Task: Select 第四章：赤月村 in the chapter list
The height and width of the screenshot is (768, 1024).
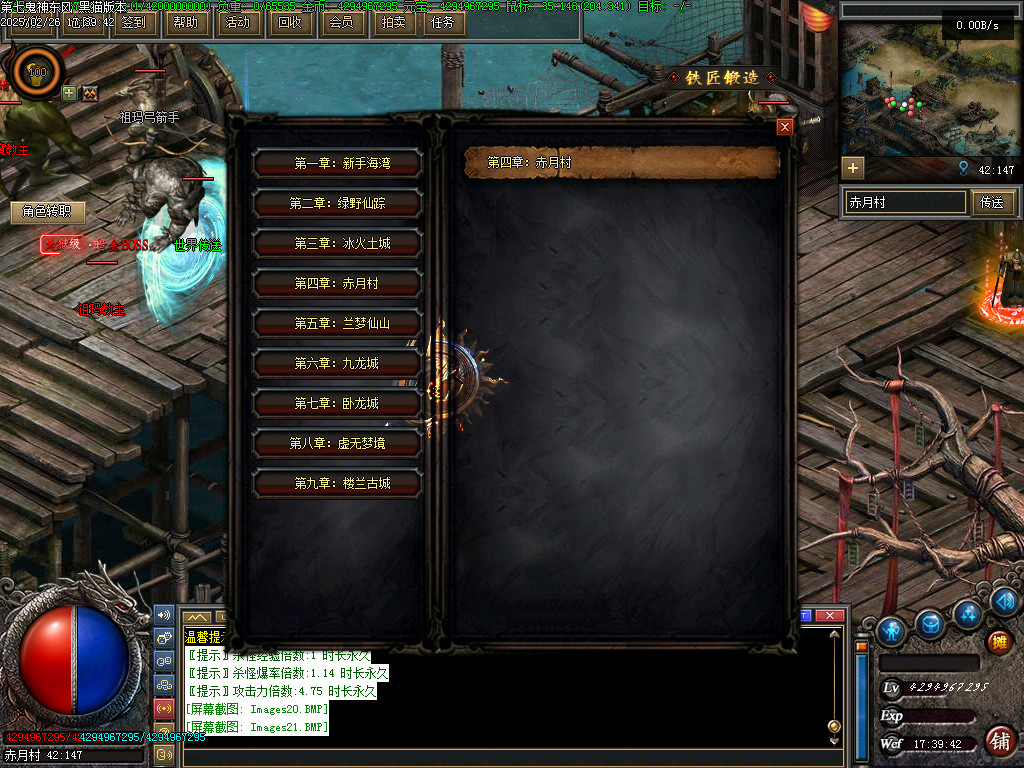Action: tap(337, 283)
